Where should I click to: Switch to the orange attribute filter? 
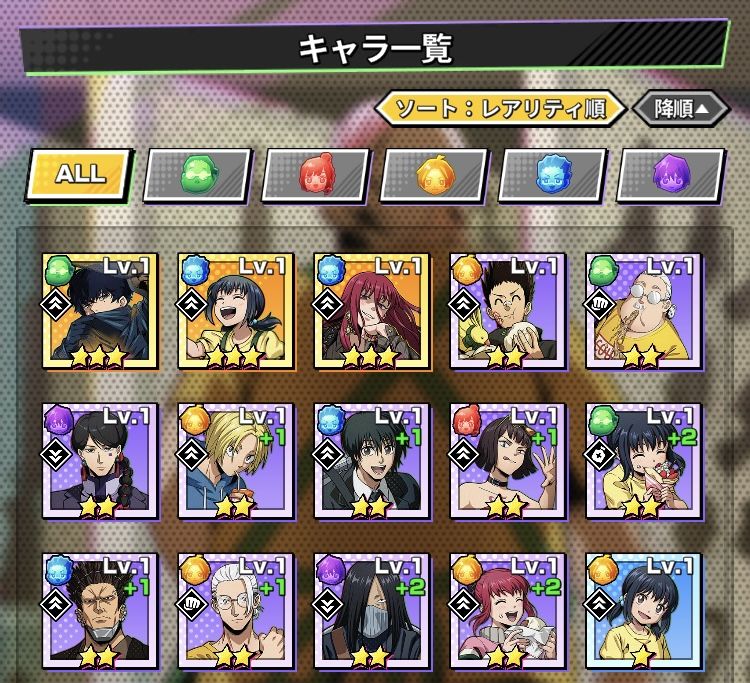pyautogui.click(x=433, y=175)
